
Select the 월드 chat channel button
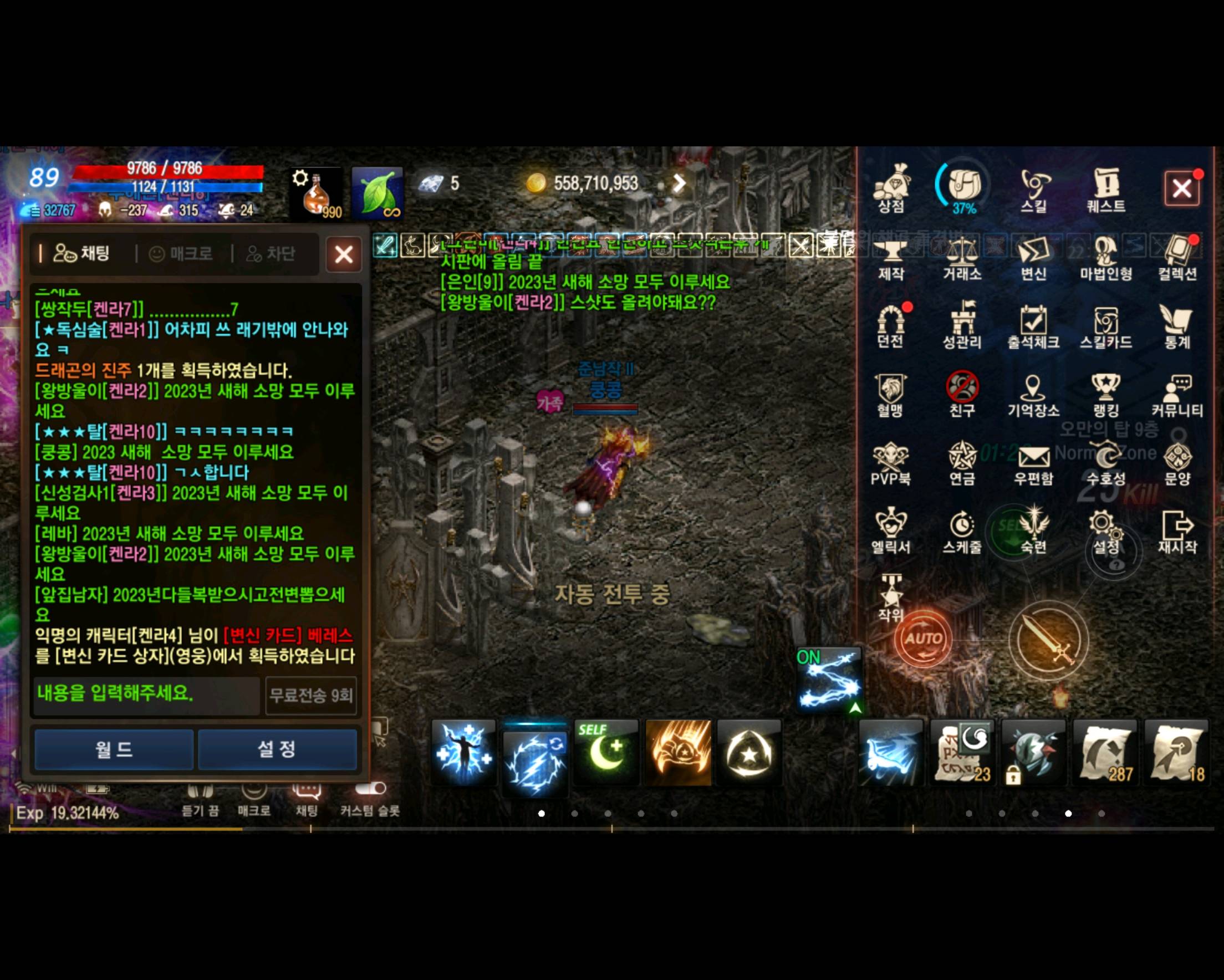click(114, 749)
